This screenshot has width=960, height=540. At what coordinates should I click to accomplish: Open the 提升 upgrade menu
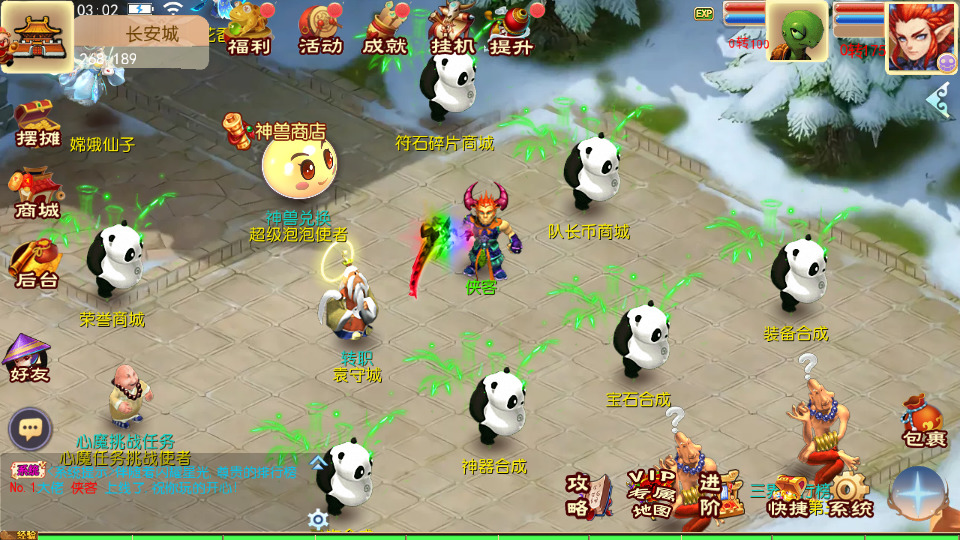pos(512,30)
